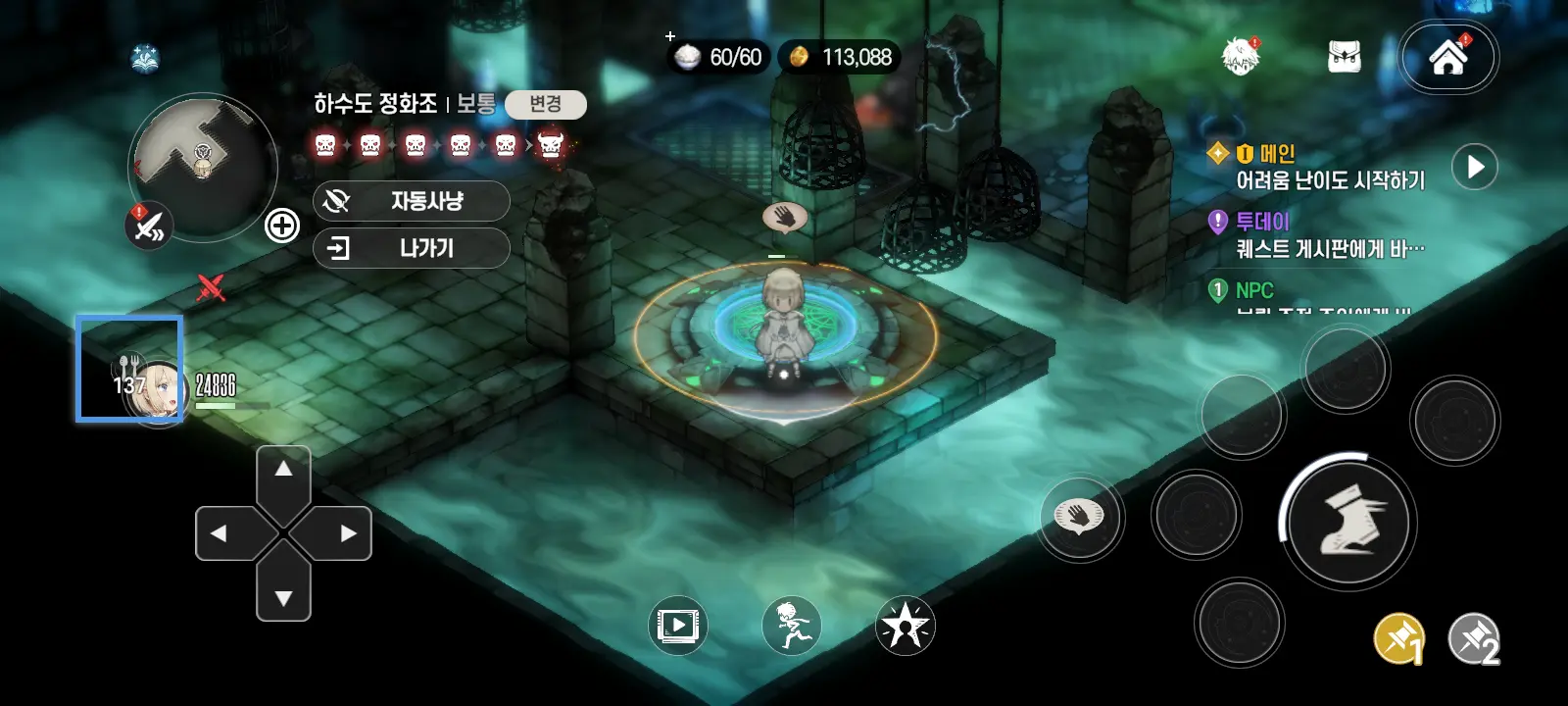Move right with the D-pad right arrow
Image resolution: width=1568 pixels, height=706 pixels.
(x=346, y=533)
